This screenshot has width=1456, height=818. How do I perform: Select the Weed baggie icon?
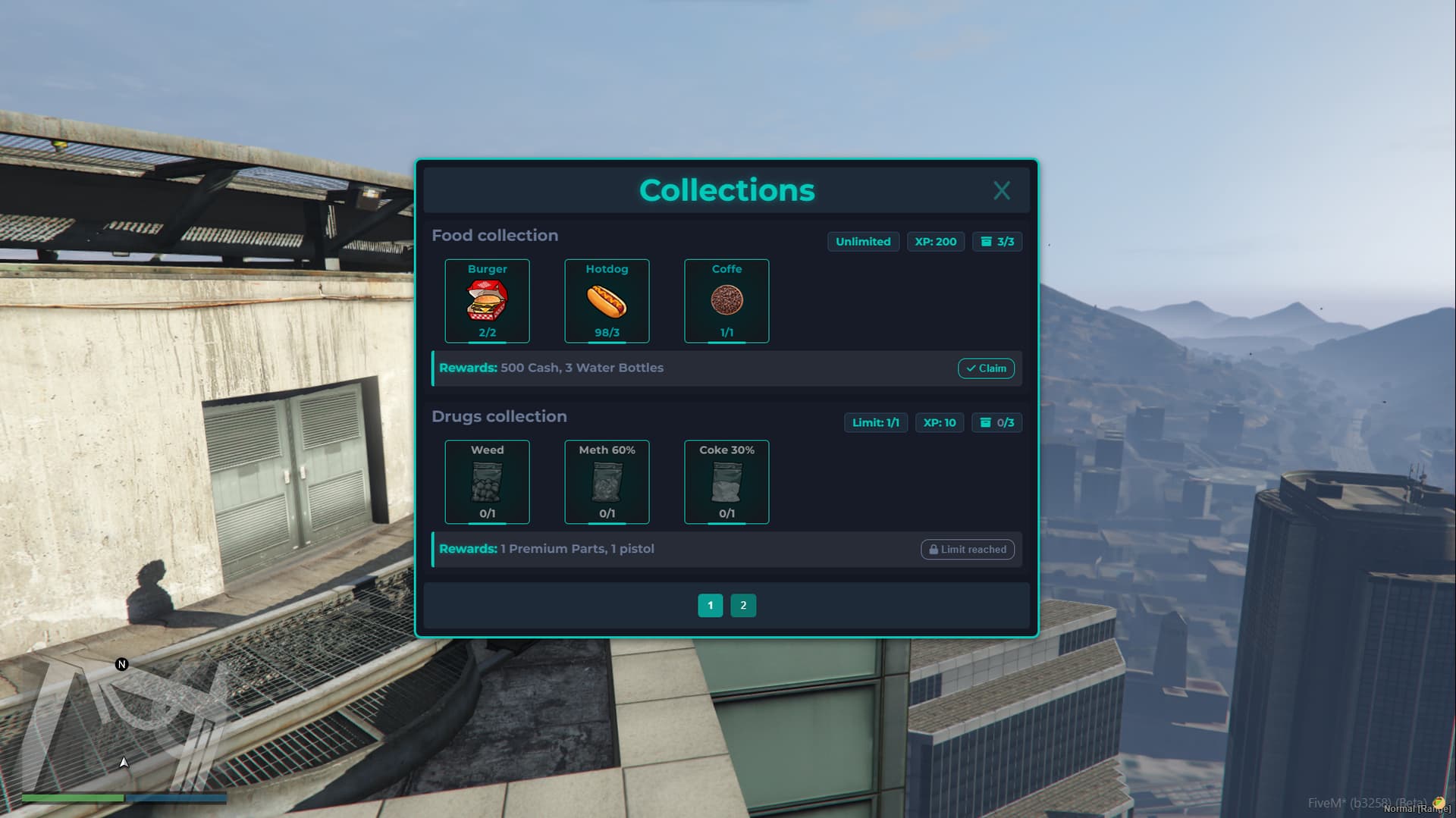pyautogui.click(x=487, y=483)
